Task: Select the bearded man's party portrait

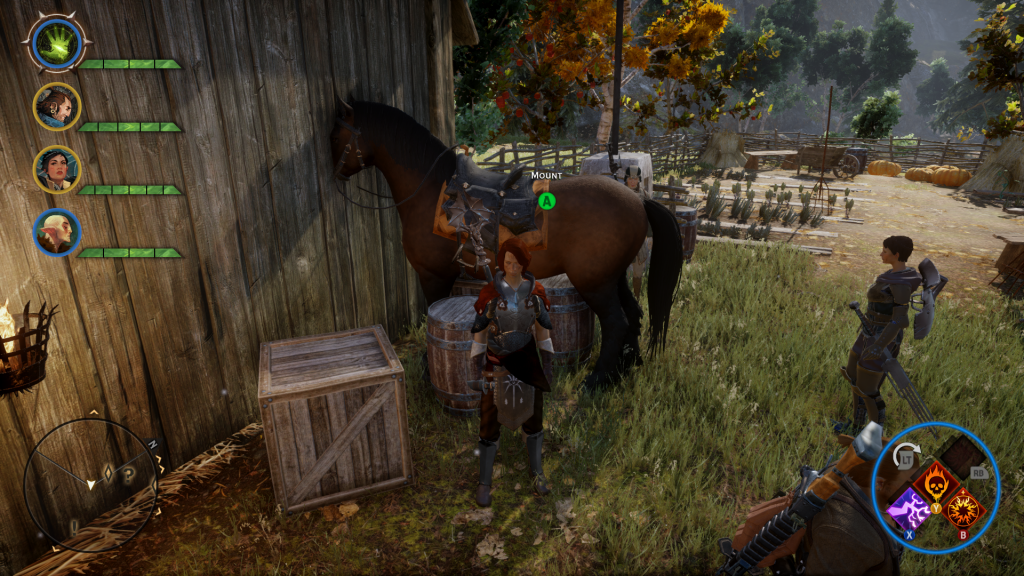Action: [56, 105]
